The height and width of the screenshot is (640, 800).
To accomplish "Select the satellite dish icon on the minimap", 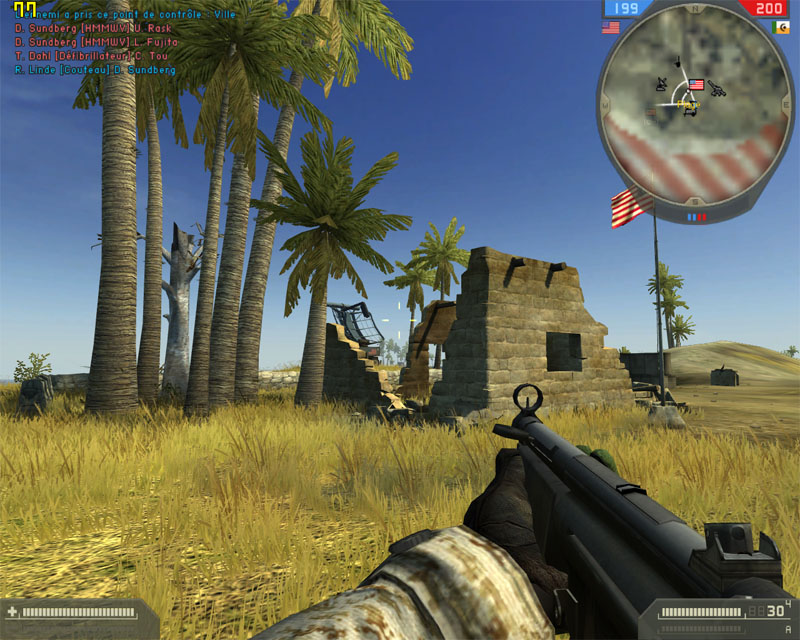I will point(662,84).
